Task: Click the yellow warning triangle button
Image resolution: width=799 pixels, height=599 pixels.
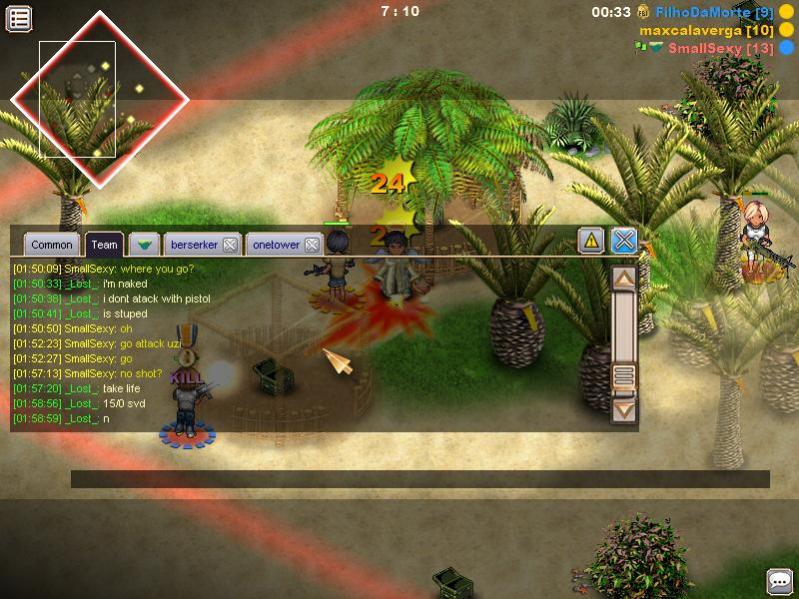Action: [591, 241]
